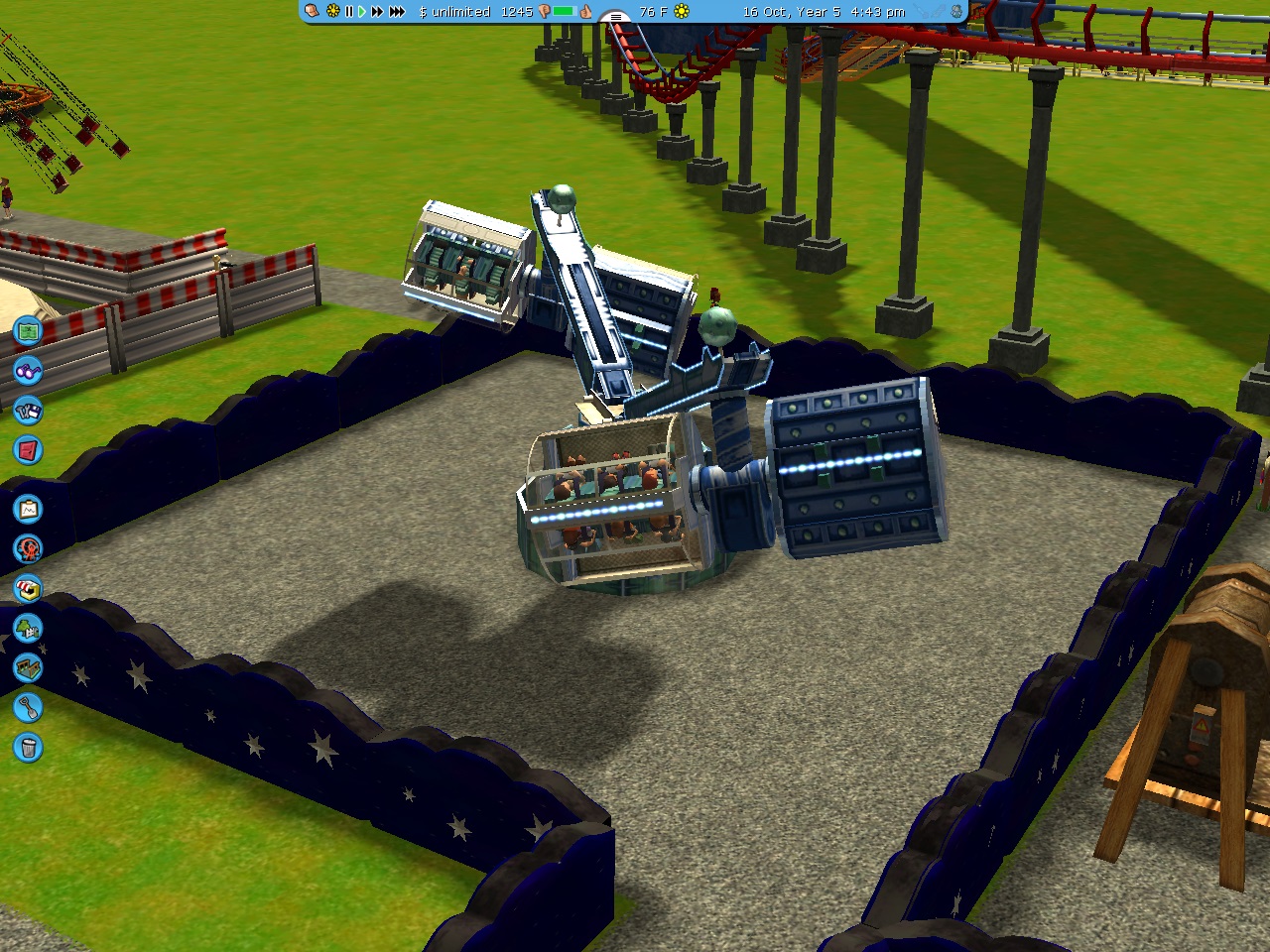Set game speed to triple fast-forward
This screenshot has height=952, width=1270.
[x=397, y=12]
